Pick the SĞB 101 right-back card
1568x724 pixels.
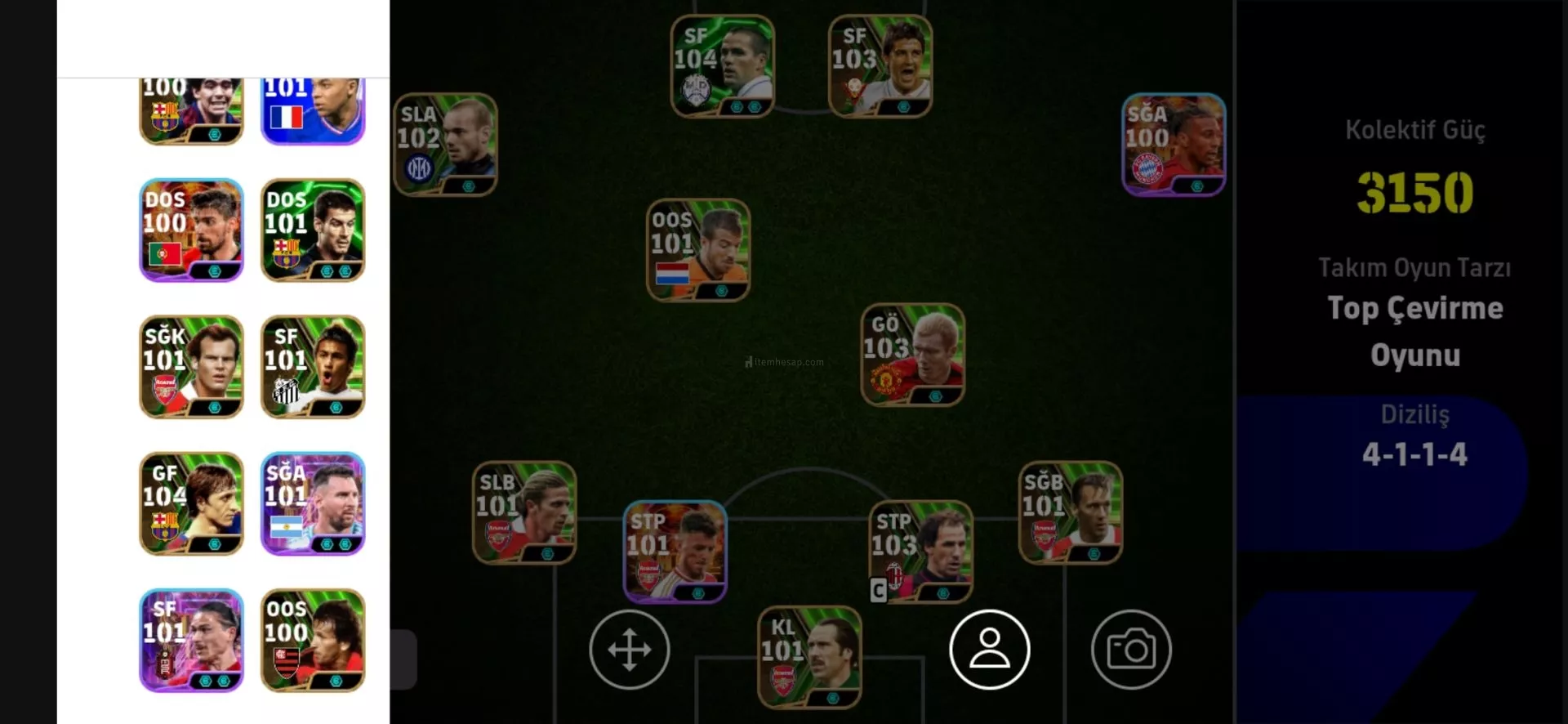point(1070,512)
